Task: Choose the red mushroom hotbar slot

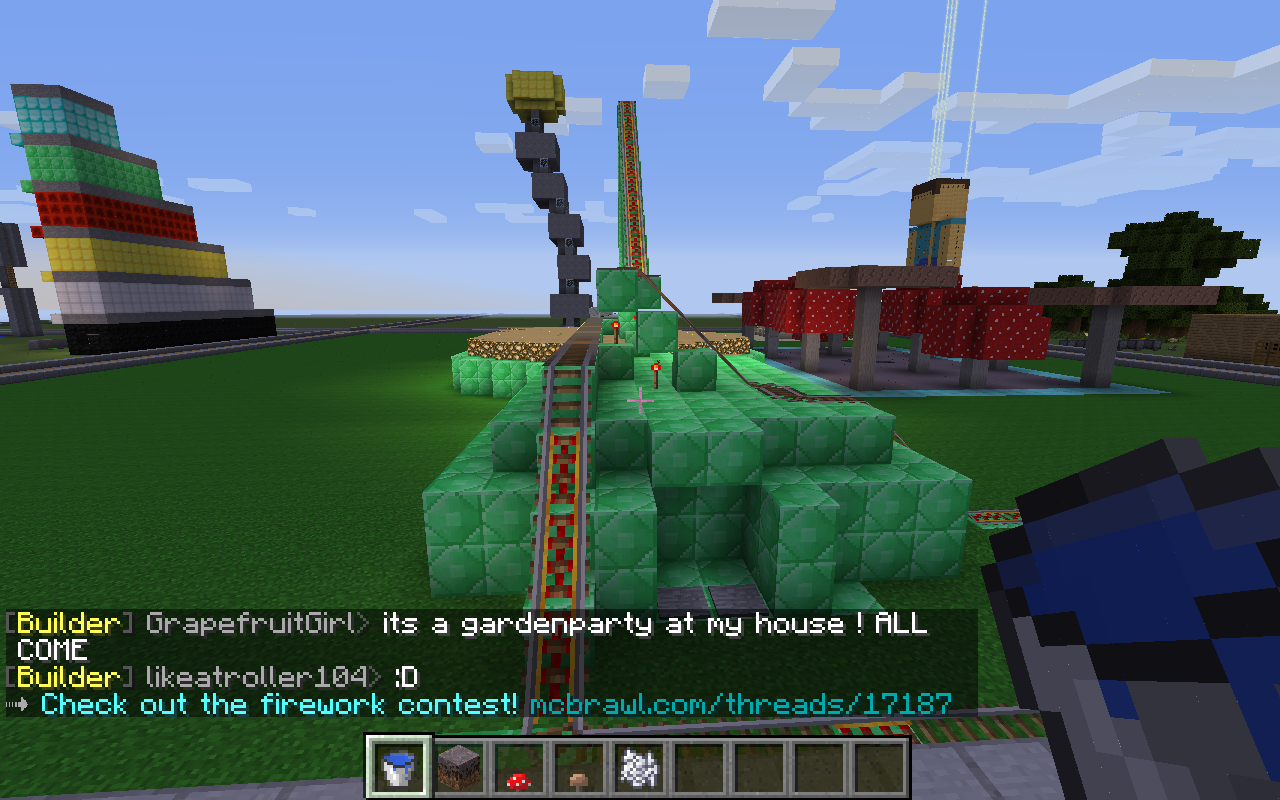Action: tap(518, 767)
